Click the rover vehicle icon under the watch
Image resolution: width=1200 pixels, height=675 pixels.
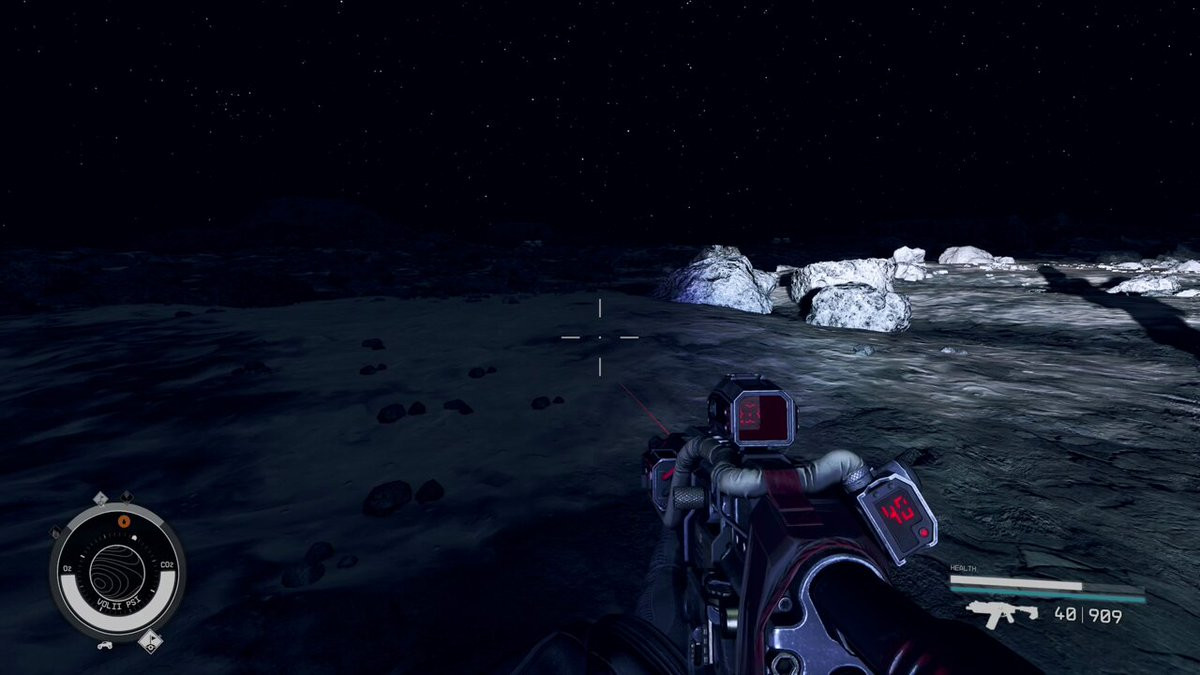pos(102,645)
